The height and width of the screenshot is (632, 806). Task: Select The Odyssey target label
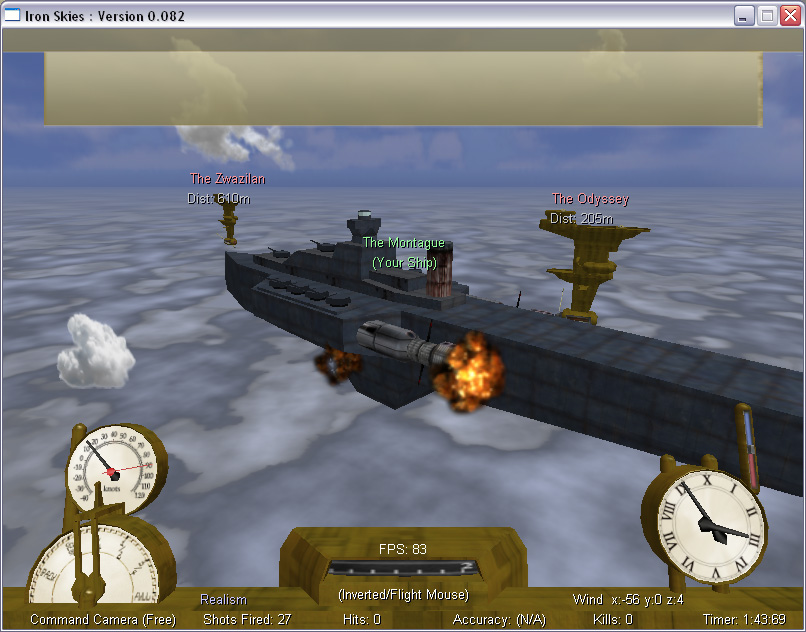[x=590, y=199]
